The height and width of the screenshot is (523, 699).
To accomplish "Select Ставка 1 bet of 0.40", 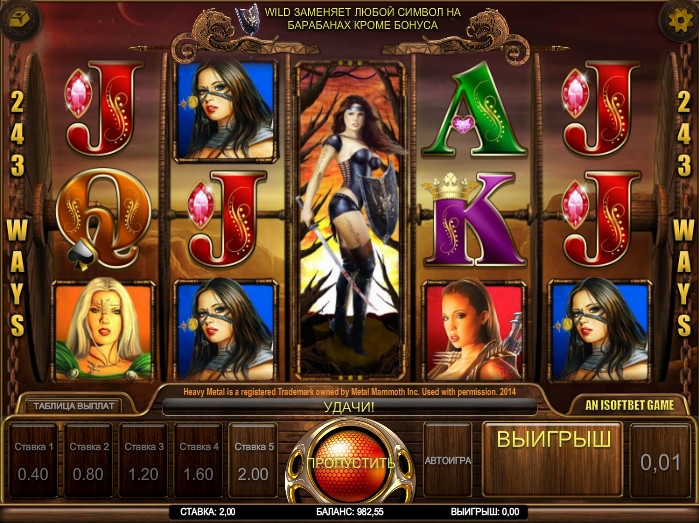I will click(33, 460).
